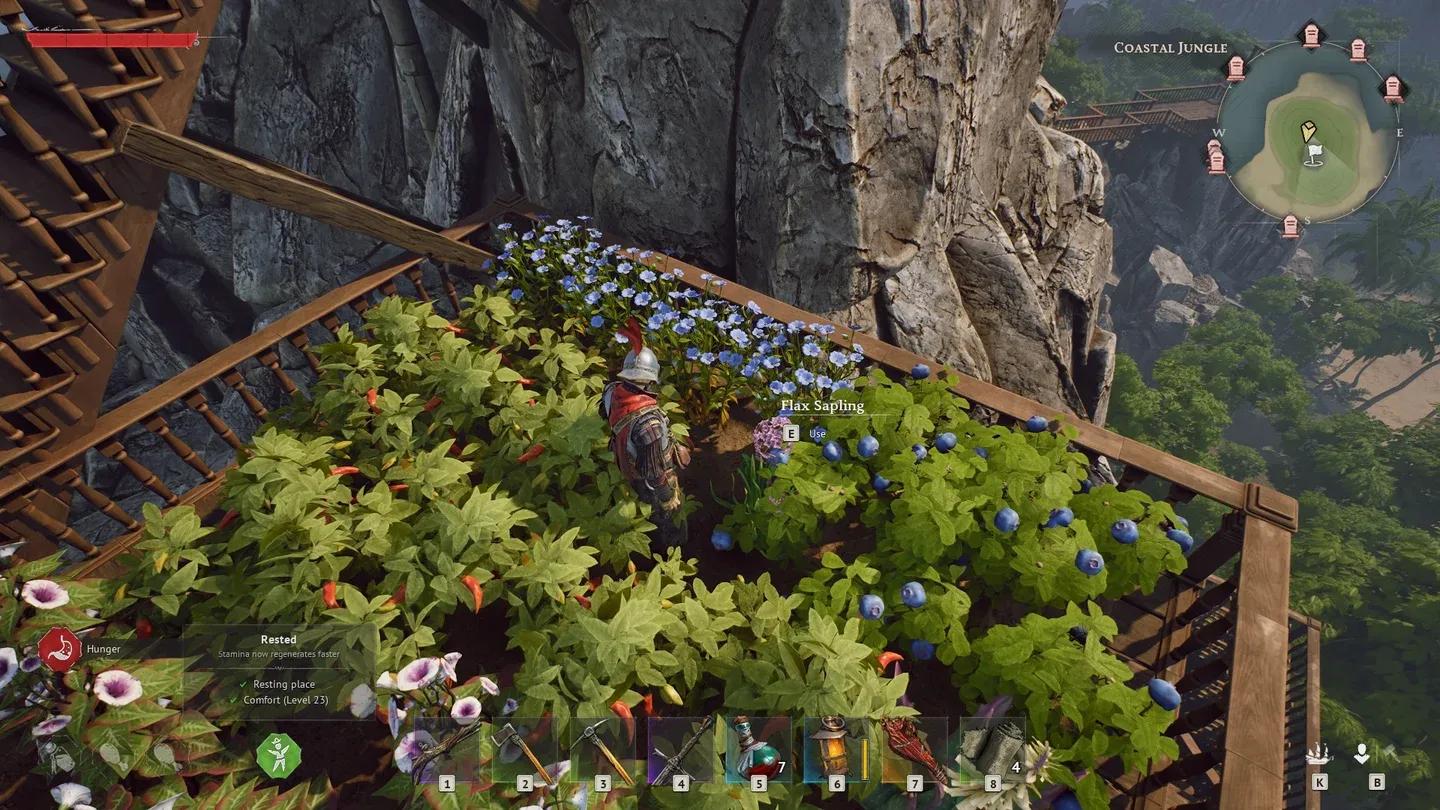
Task: Select the tombstone marker at minimap's top
Action: coord(1311,36)
